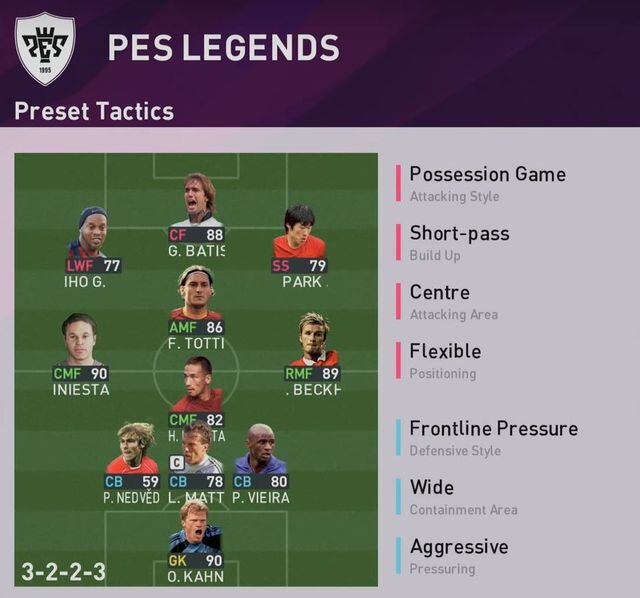Click the 3-2-2-3 formation label
The height and width of the screenshot is (598, 640).
coord(64,572)
